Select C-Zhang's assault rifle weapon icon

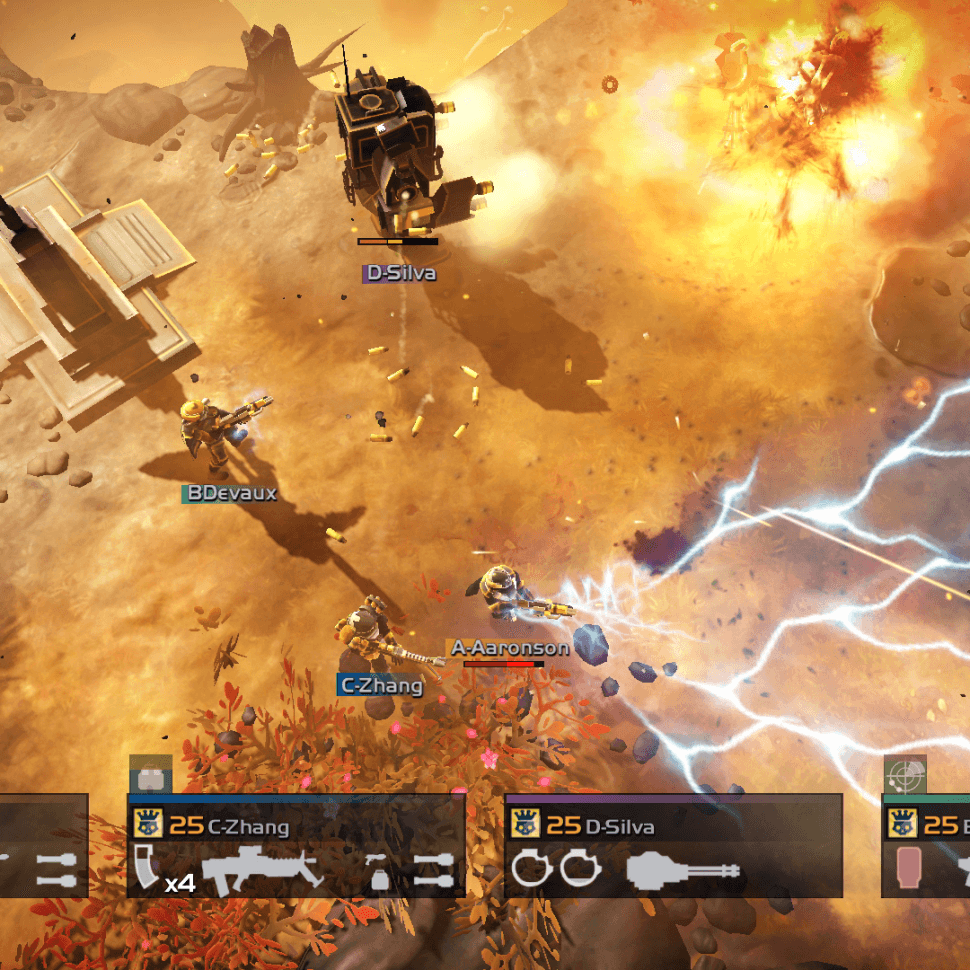pos(263,869)
